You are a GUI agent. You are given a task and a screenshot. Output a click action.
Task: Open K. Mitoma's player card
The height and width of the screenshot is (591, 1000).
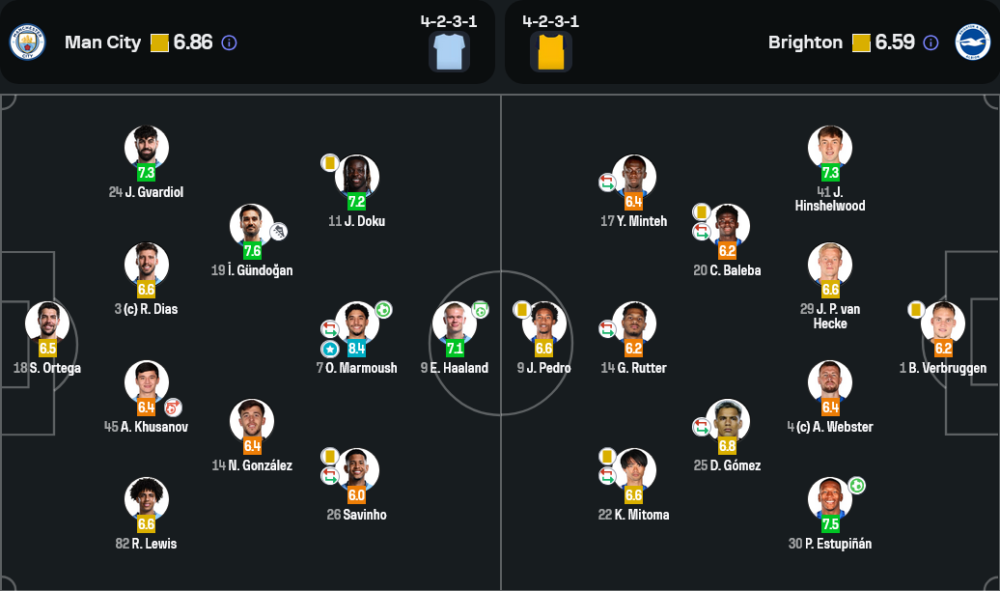(633, 471)
